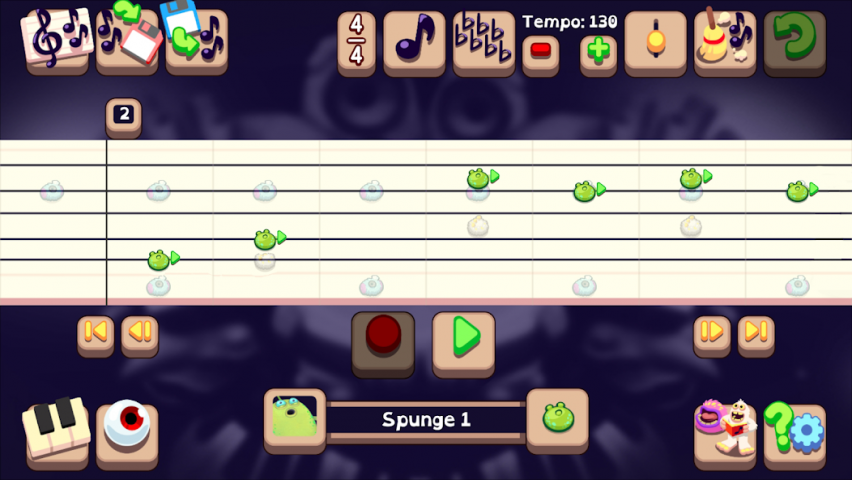The image size is (852, 480).
Task: Open the volume slider button
Action: pos(655,42)
